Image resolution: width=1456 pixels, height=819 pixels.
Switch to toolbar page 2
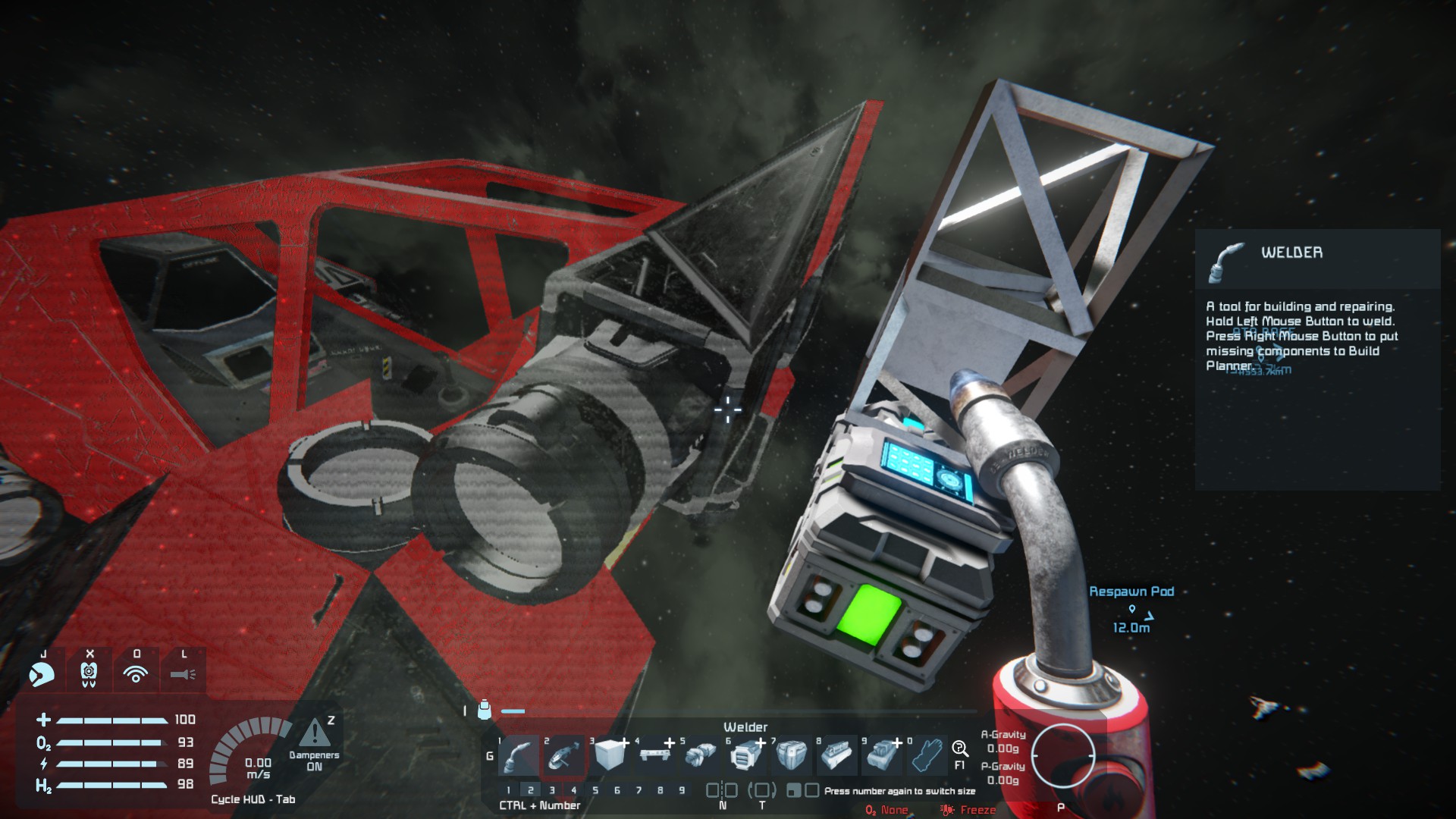pos(531,790)
